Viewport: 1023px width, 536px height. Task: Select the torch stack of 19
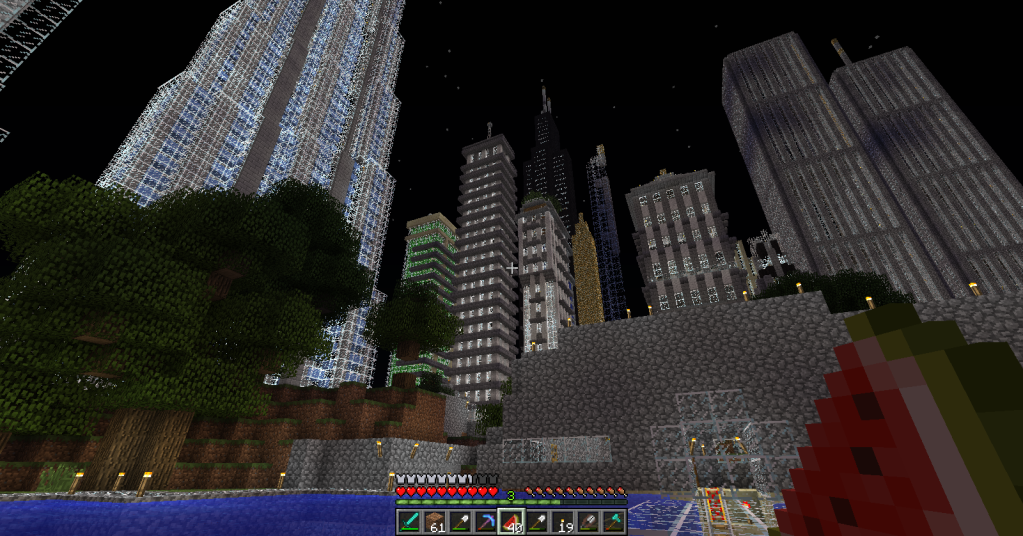point(563,522)
